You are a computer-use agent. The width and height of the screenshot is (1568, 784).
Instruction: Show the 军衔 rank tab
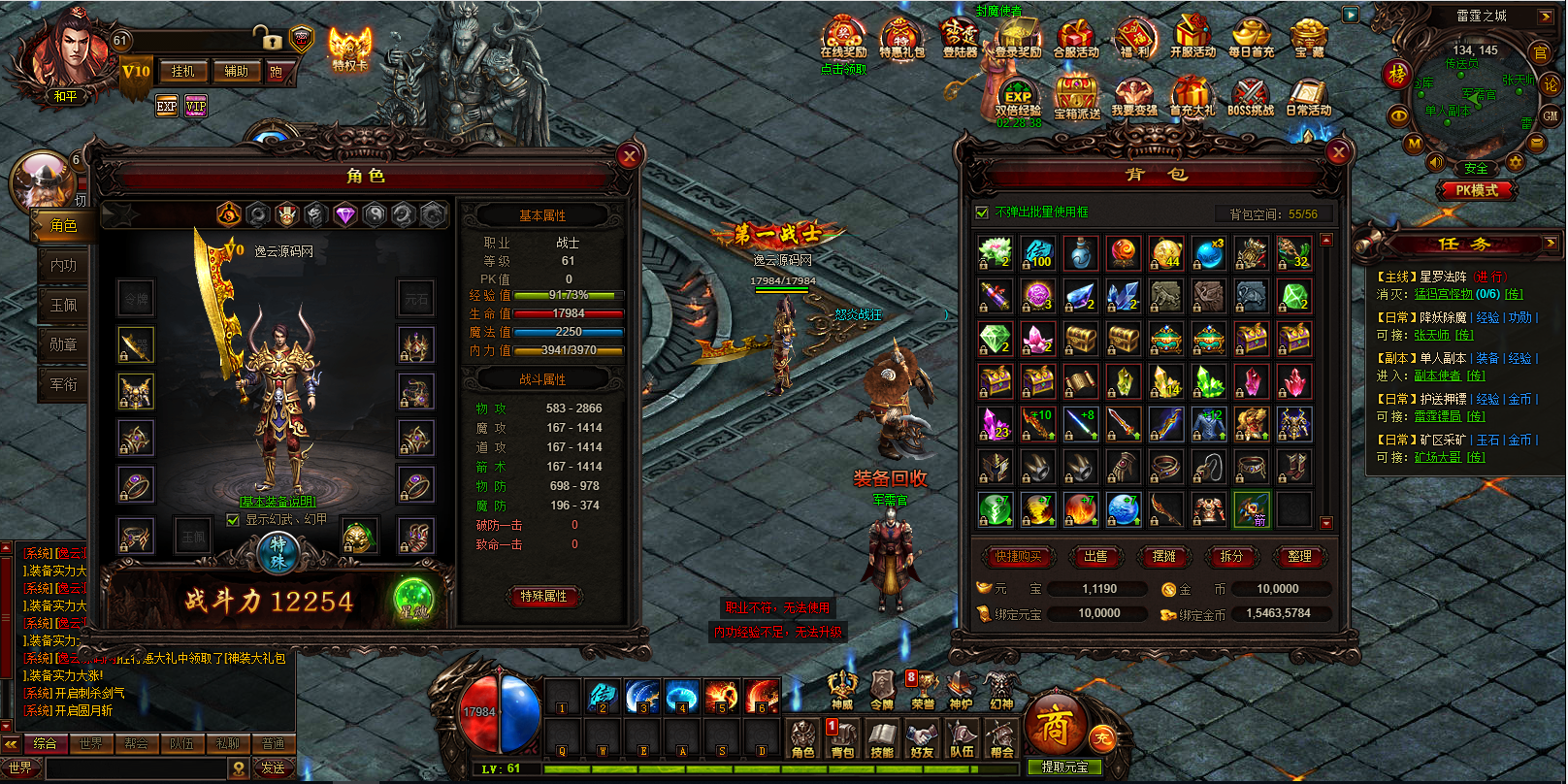pos(64,384)
